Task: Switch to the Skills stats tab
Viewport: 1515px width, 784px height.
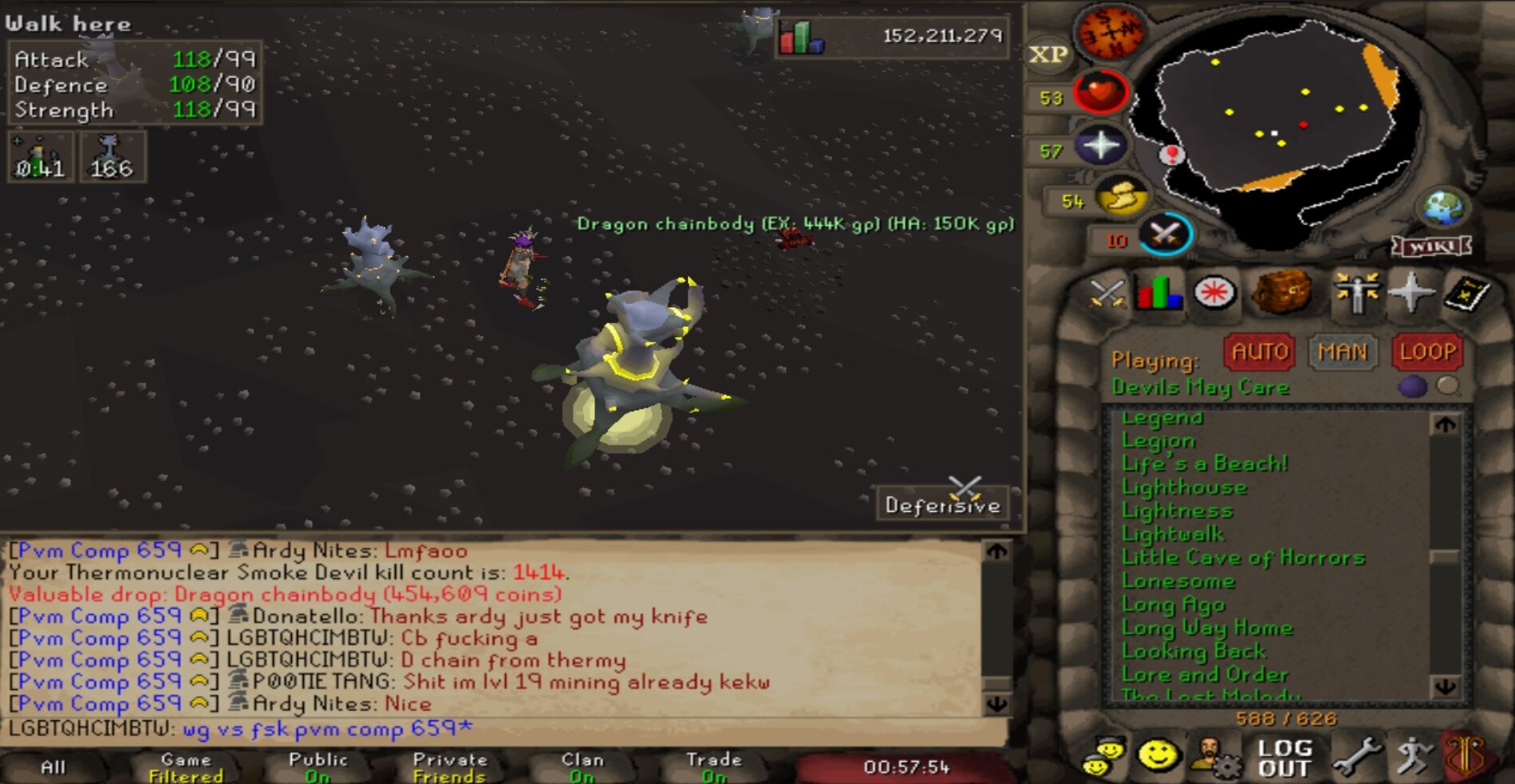Action: (x=1159, y=294)
